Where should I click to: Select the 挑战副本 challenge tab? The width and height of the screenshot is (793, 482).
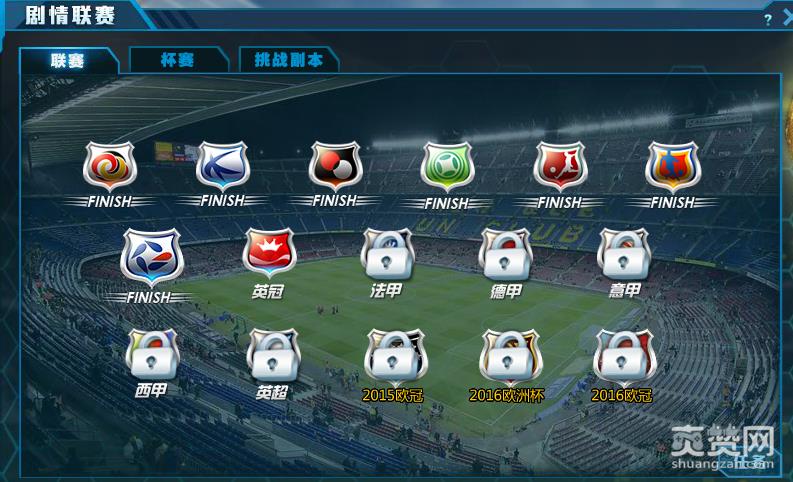[289, 61]
